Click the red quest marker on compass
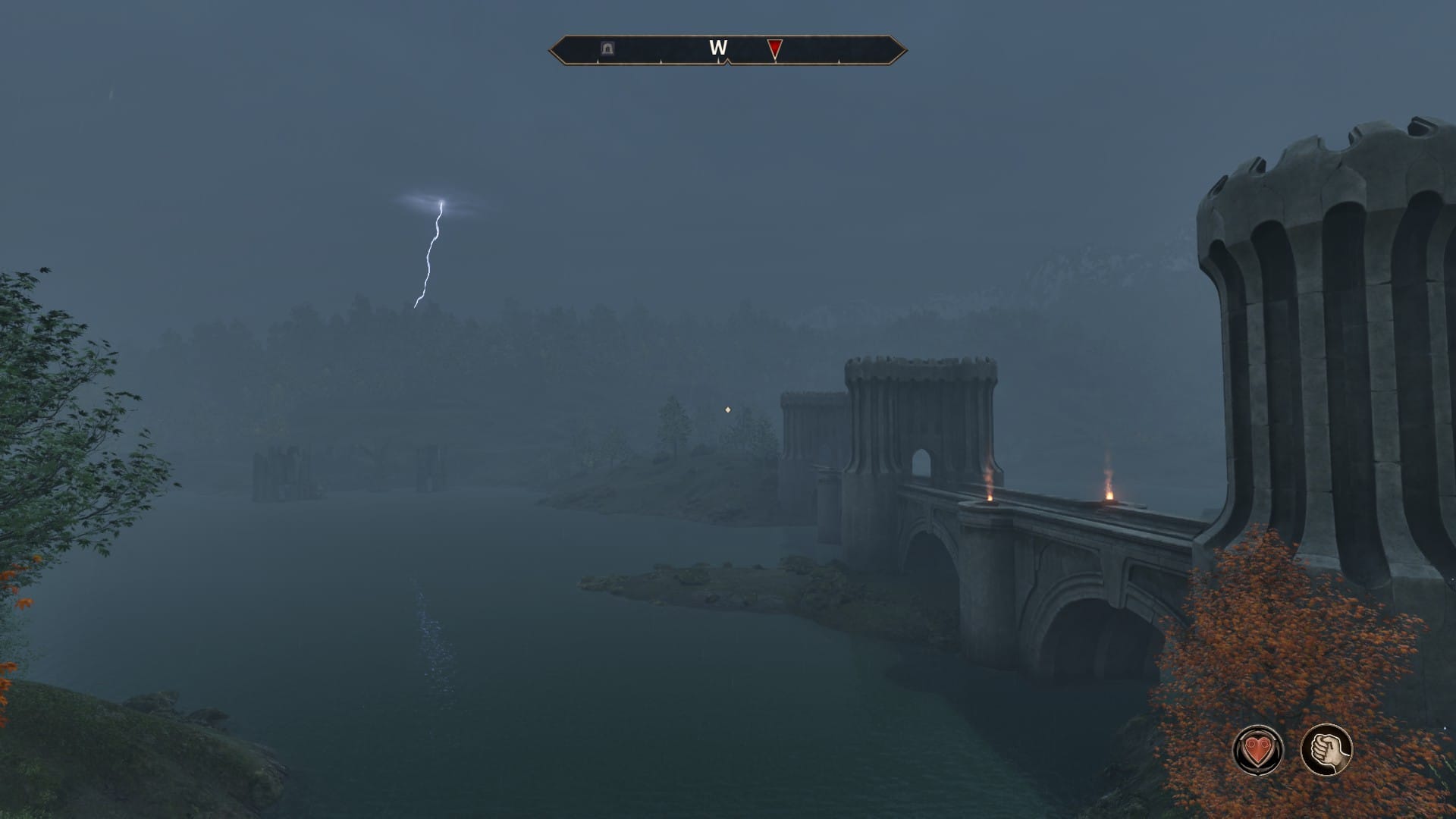 tap(774, 49)
